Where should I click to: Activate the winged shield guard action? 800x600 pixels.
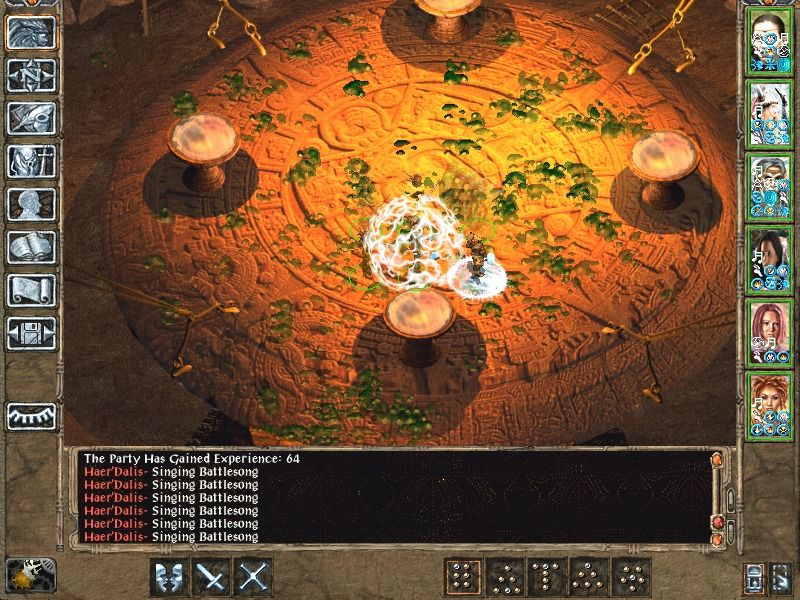click(x=170, y=577)
